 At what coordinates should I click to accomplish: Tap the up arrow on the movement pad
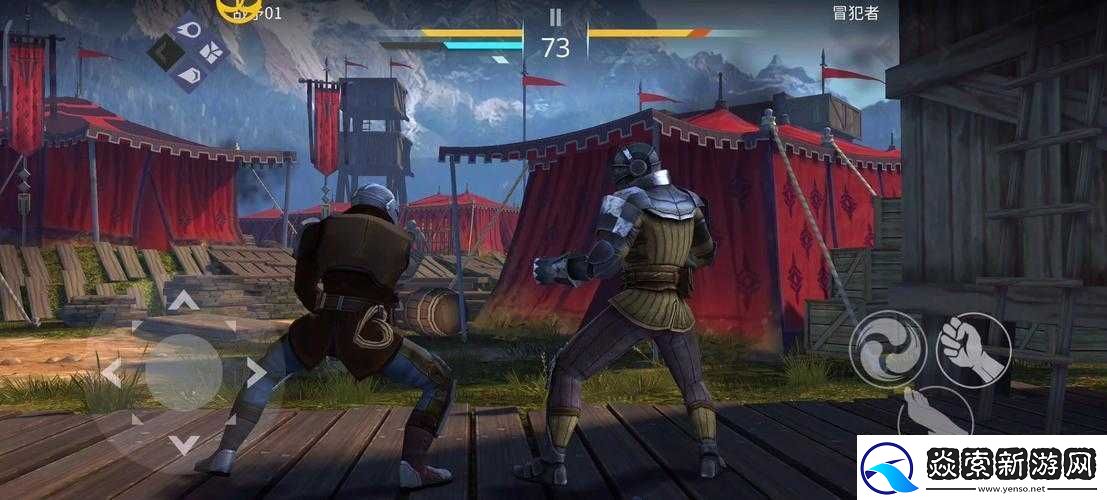[182, 300]
